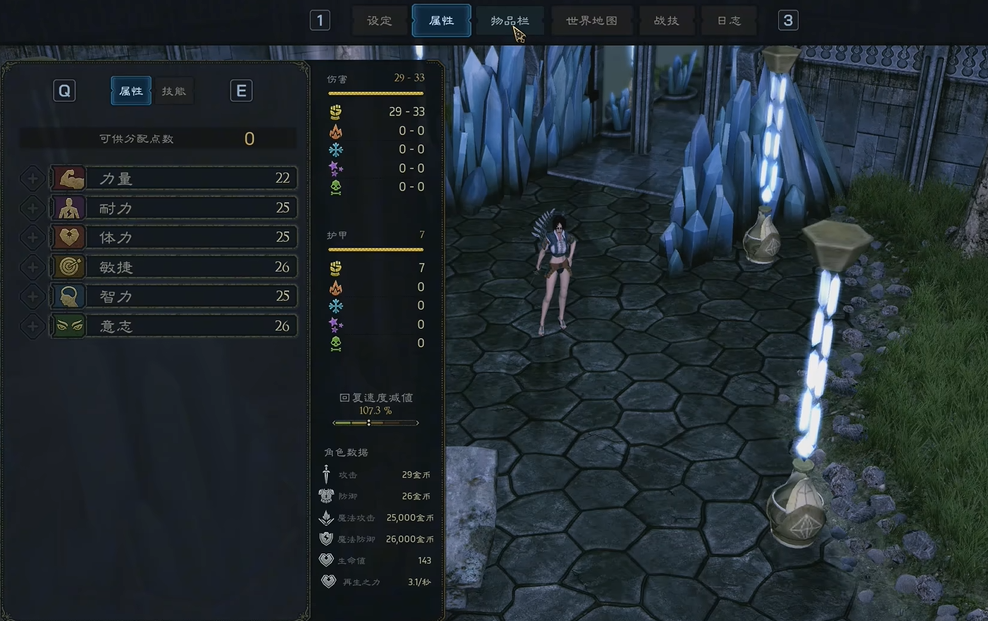The height and width of the screenshot is (621, 988).
Task: Select the 意志 attribute row
Action: click(174, 326)
